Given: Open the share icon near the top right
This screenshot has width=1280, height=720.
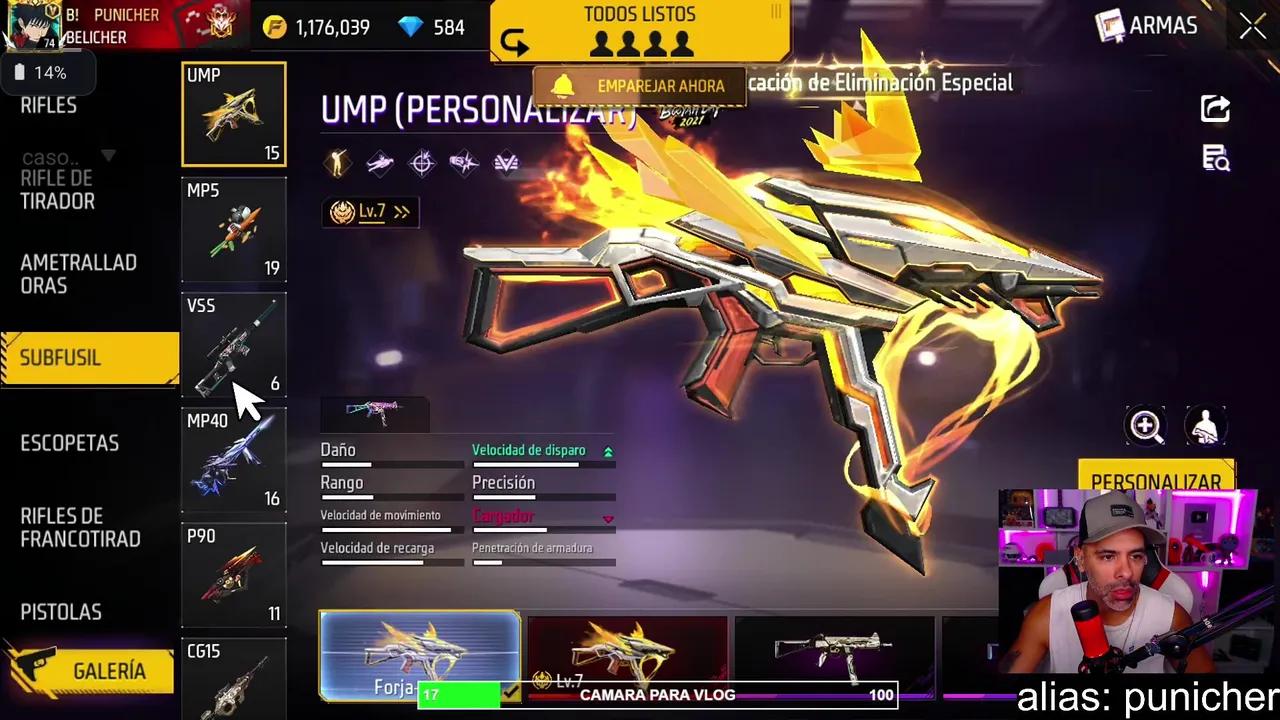Looking at the screenshot, I should click(1214, 110).
